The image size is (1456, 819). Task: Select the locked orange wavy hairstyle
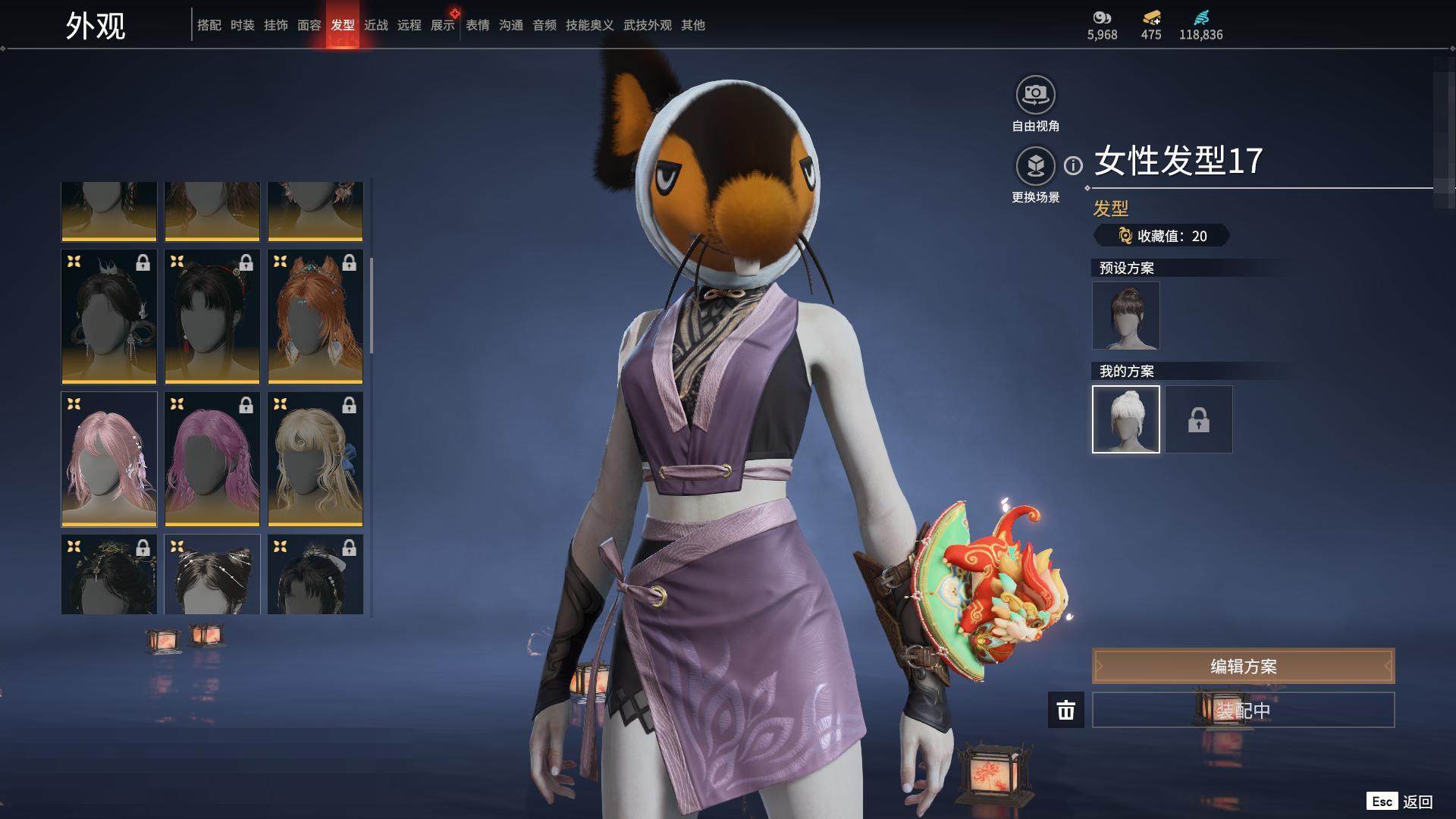(315, 316)
